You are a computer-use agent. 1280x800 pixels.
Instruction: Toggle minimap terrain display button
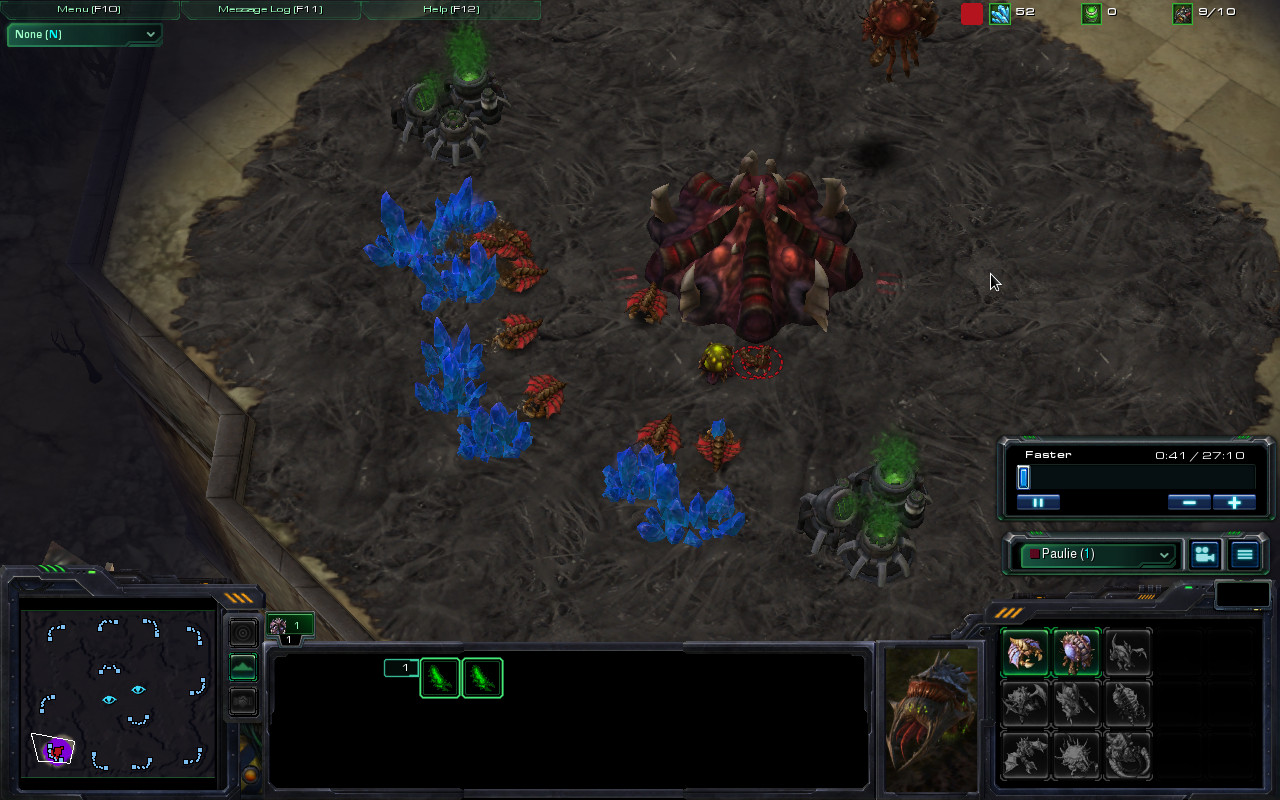[x=243, y=667]
